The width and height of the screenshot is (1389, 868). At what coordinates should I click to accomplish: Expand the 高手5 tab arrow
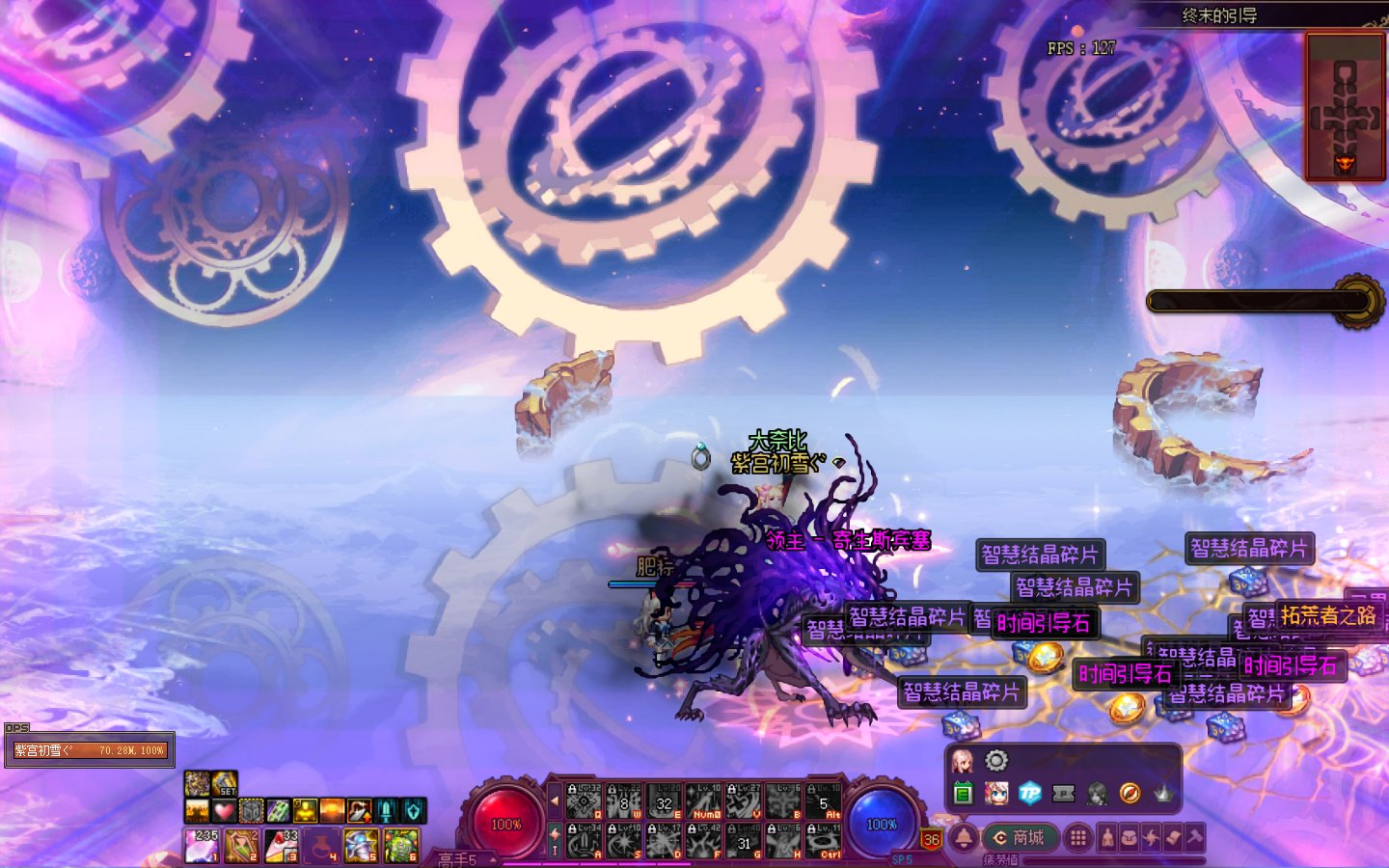493,858
